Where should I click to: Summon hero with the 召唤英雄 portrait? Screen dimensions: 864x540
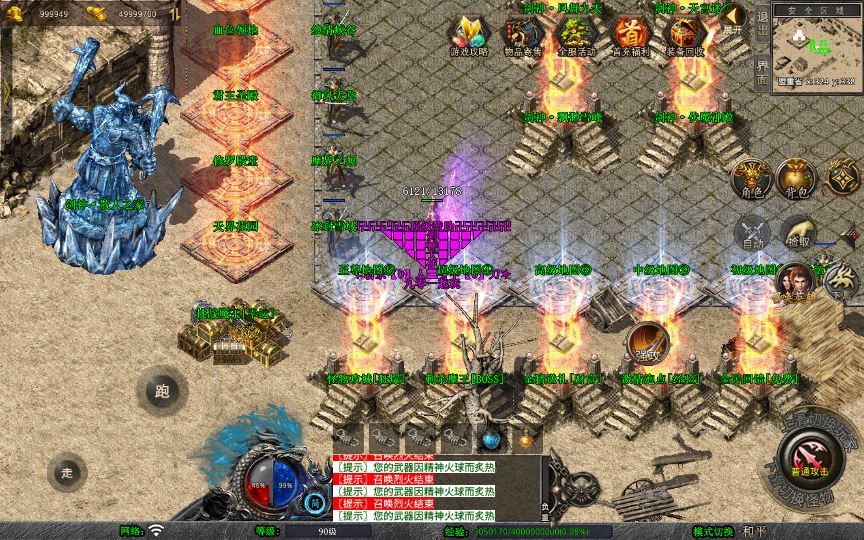pyautogui.click(x=797, y=282)
